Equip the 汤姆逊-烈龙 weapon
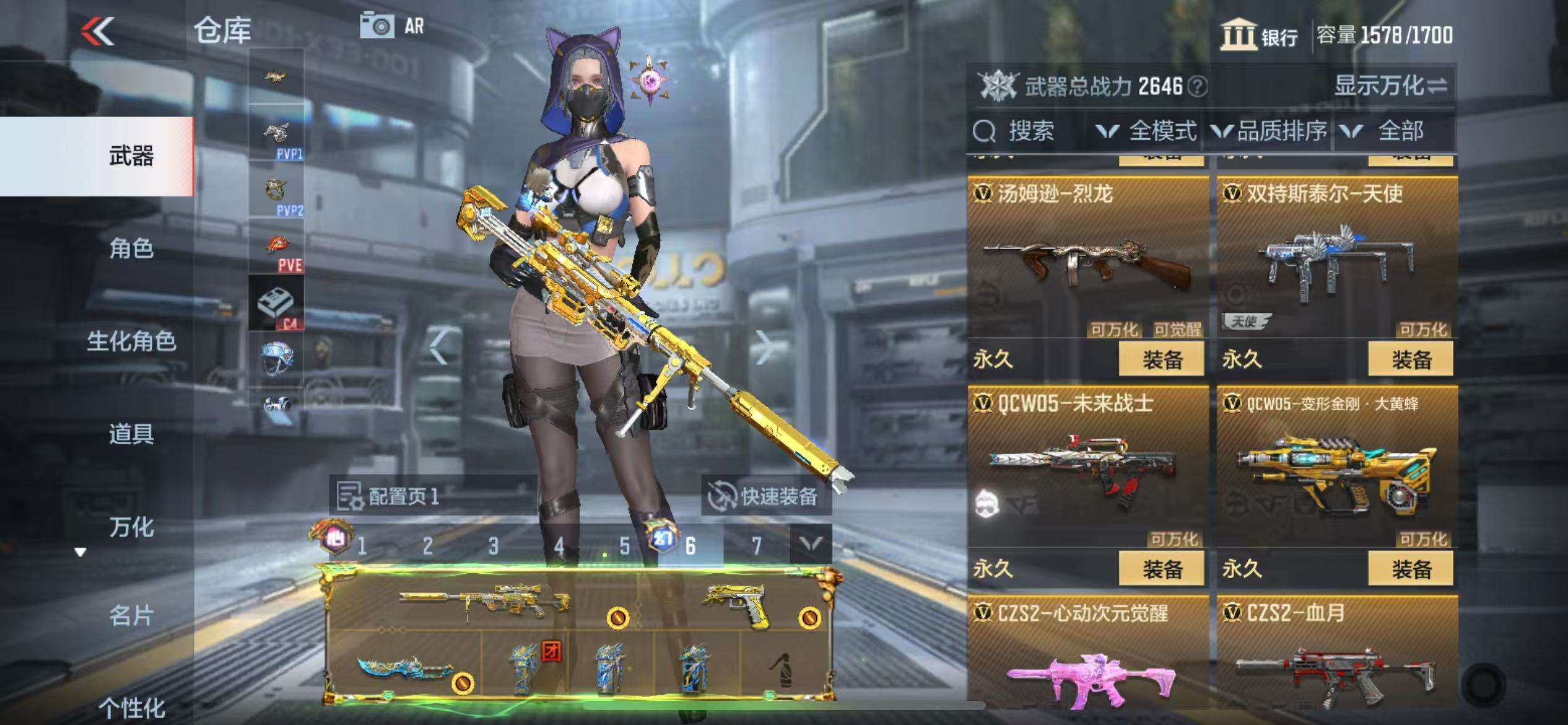 click(x=1161, y=359)
